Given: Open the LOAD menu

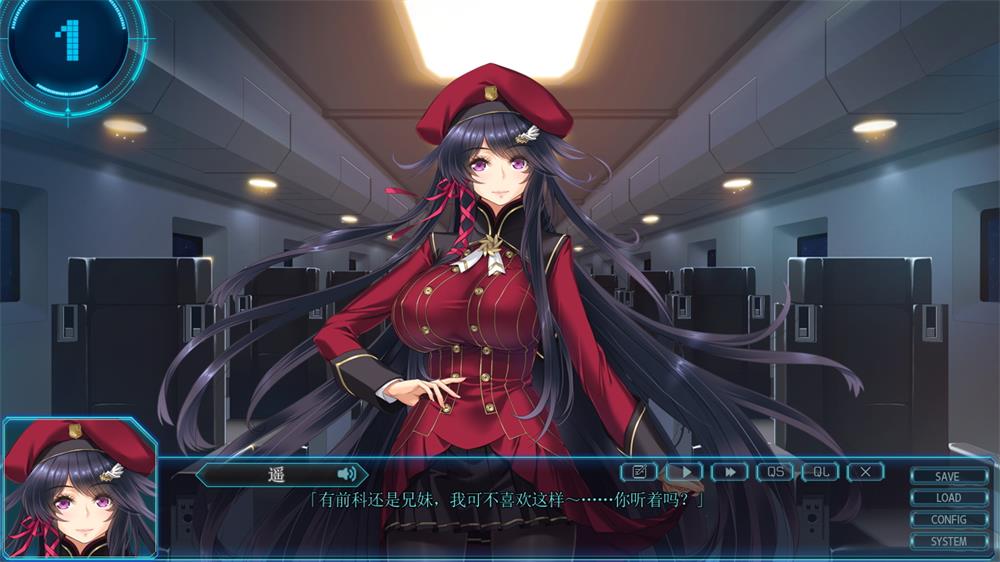Looking at the screenshot, I should tap(947, 498).
